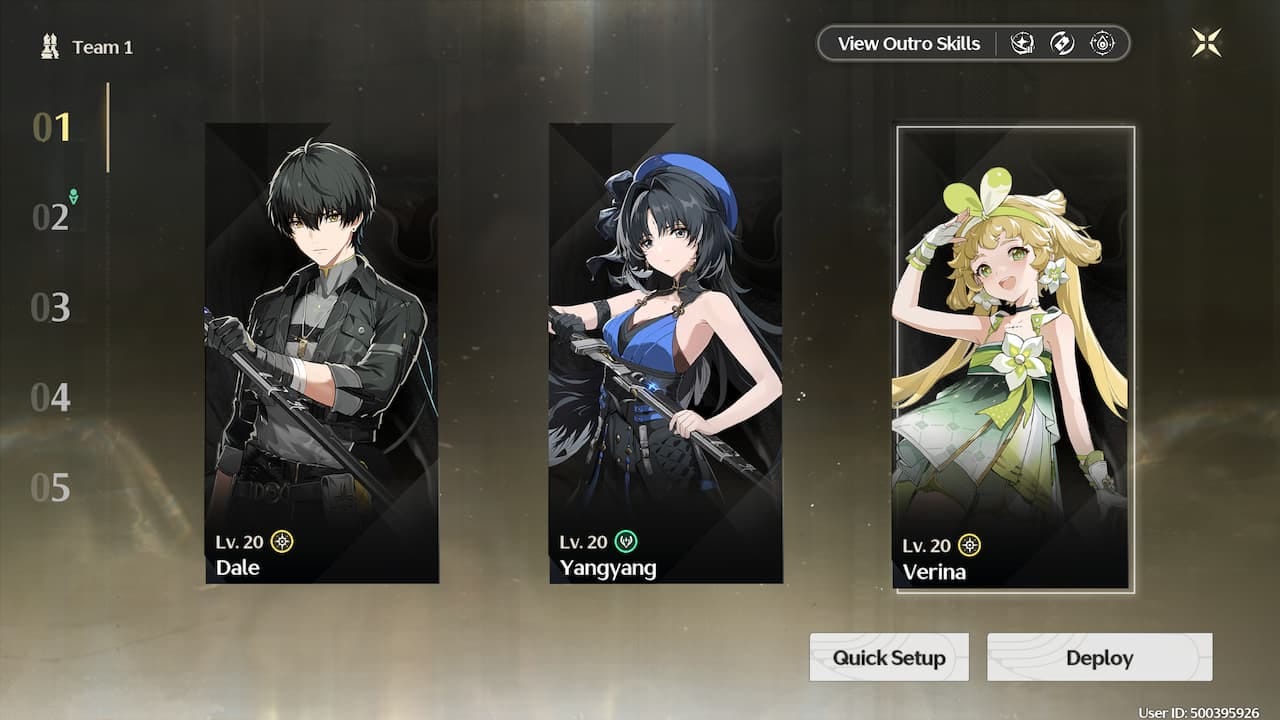
Task: Click the Waveplate droplet icon at top right
Action: point(1101,43)
